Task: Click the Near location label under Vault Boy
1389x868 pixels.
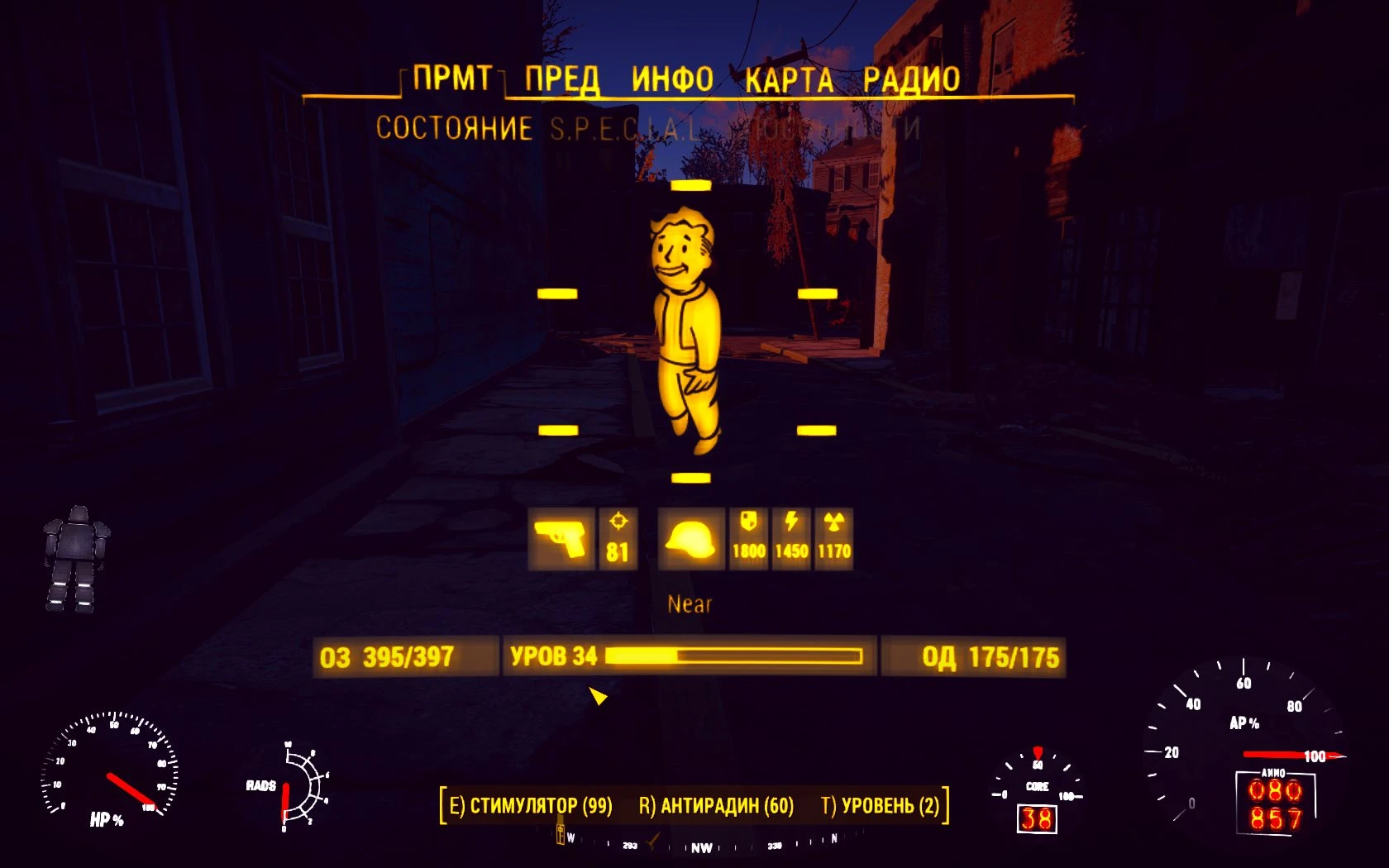Action: click(x=690, y=604)
